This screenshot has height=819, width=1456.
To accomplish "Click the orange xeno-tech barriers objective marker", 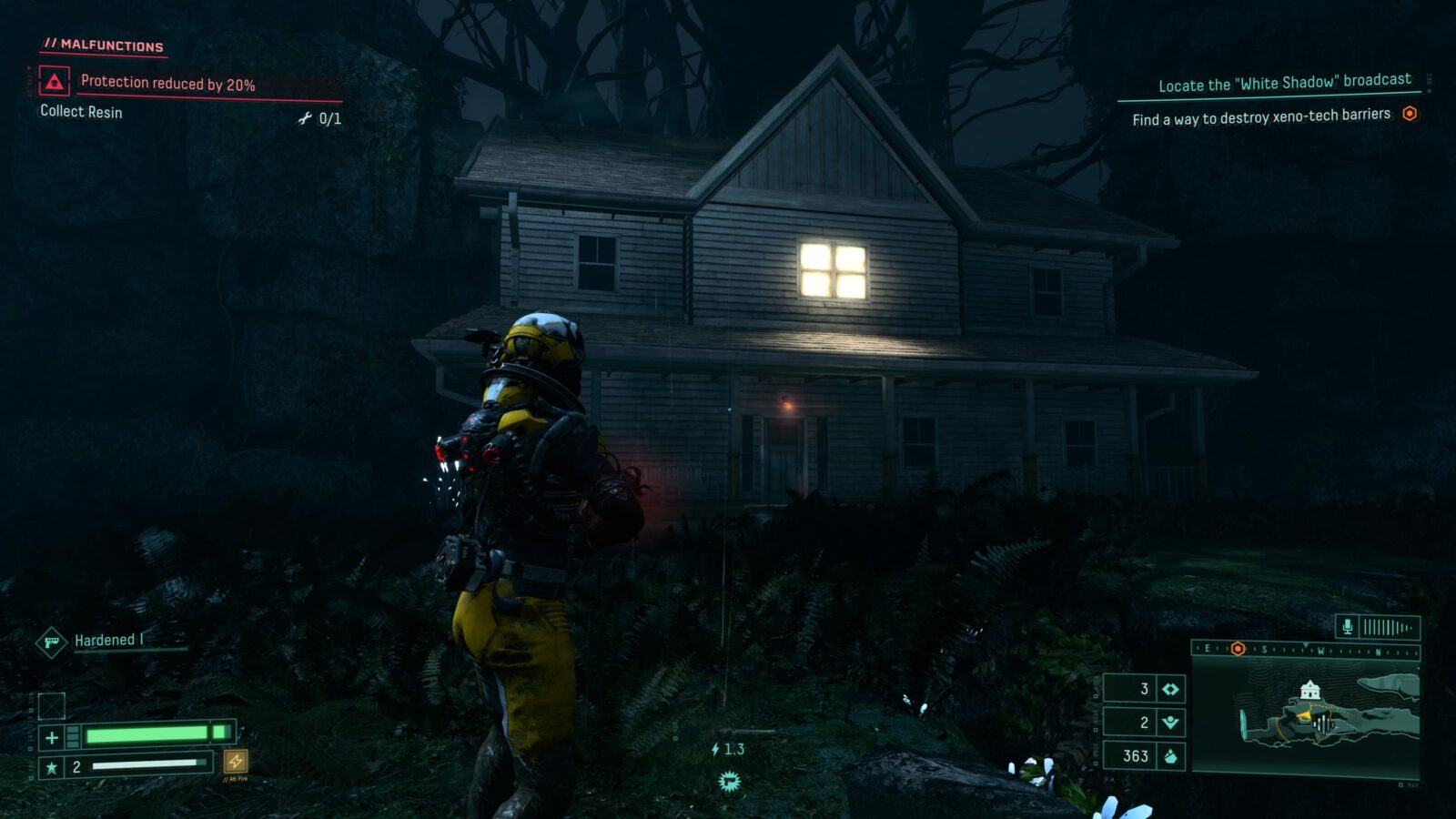I will 1410,114.
